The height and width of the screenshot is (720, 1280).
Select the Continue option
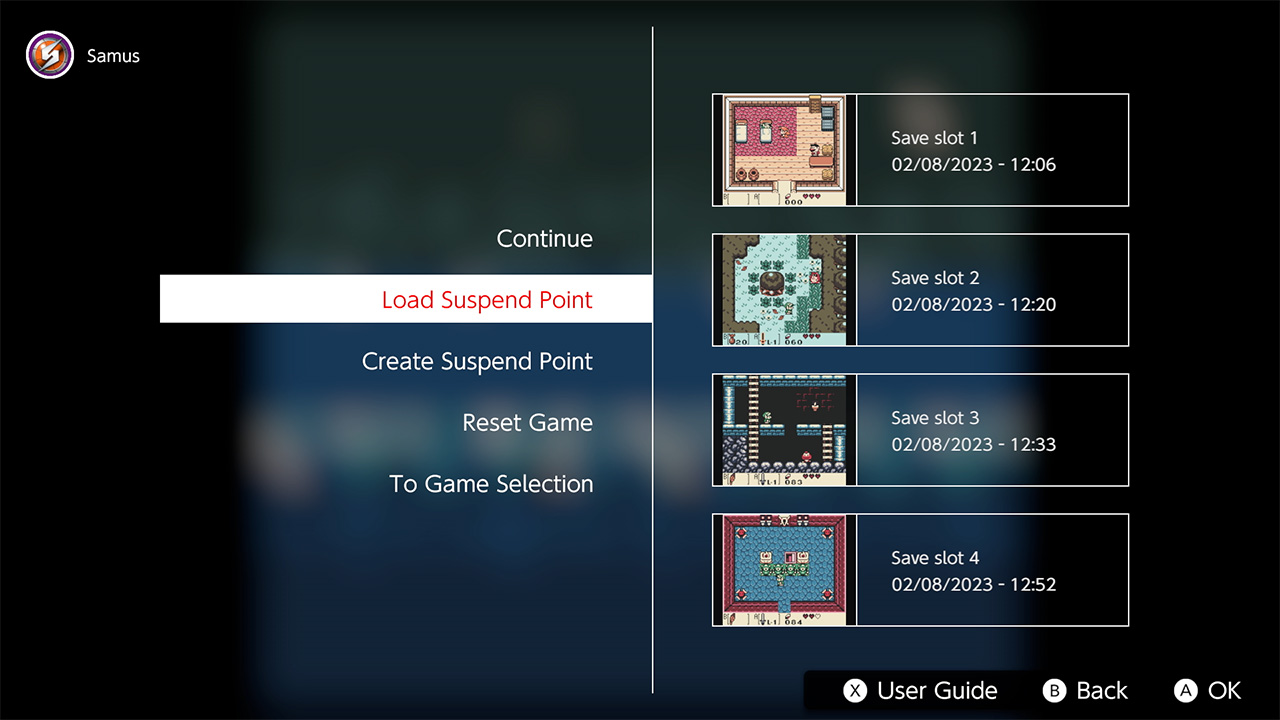click(544, 239)
